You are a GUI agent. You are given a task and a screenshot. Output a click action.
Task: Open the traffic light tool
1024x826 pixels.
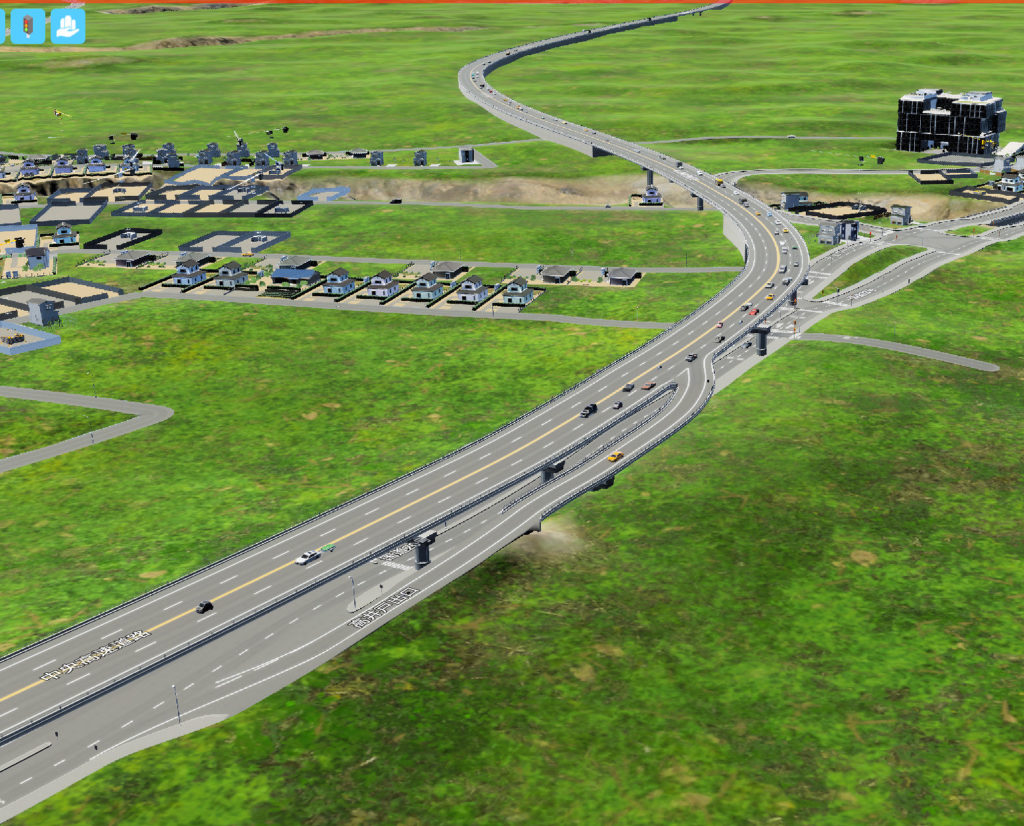point(27,26)
